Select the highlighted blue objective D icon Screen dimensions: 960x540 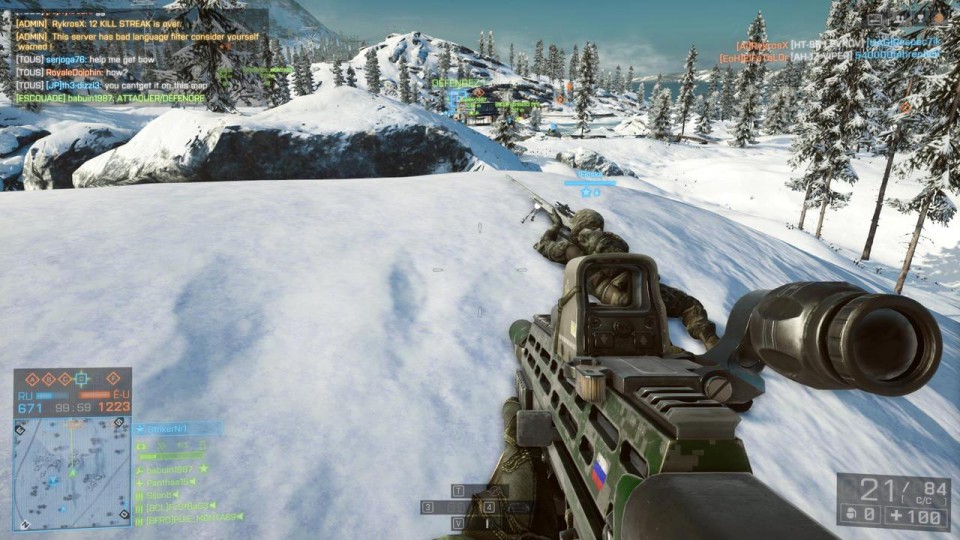81,379
